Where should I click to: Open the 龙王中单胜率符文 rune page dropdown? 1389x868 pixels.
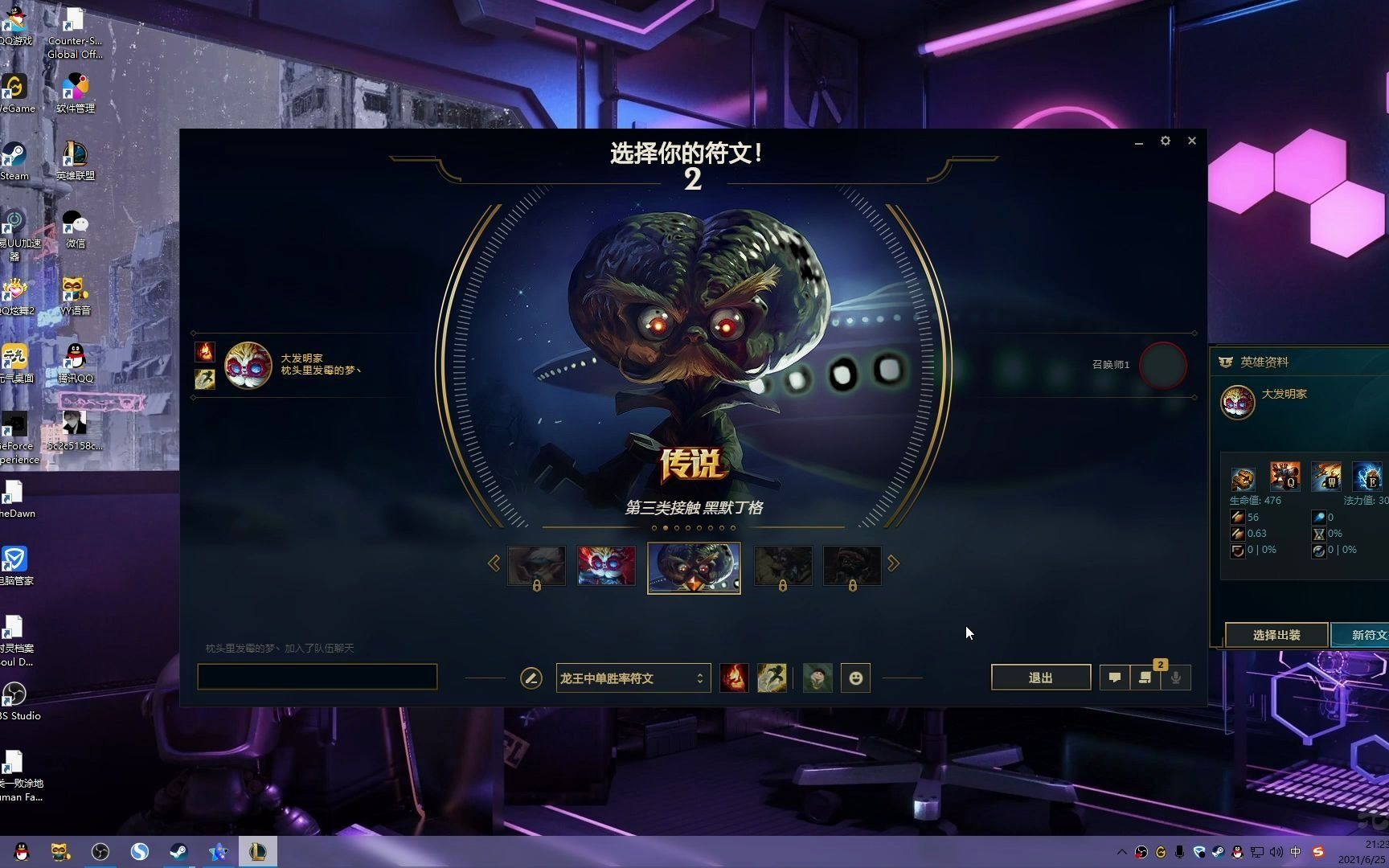[633, 678]
